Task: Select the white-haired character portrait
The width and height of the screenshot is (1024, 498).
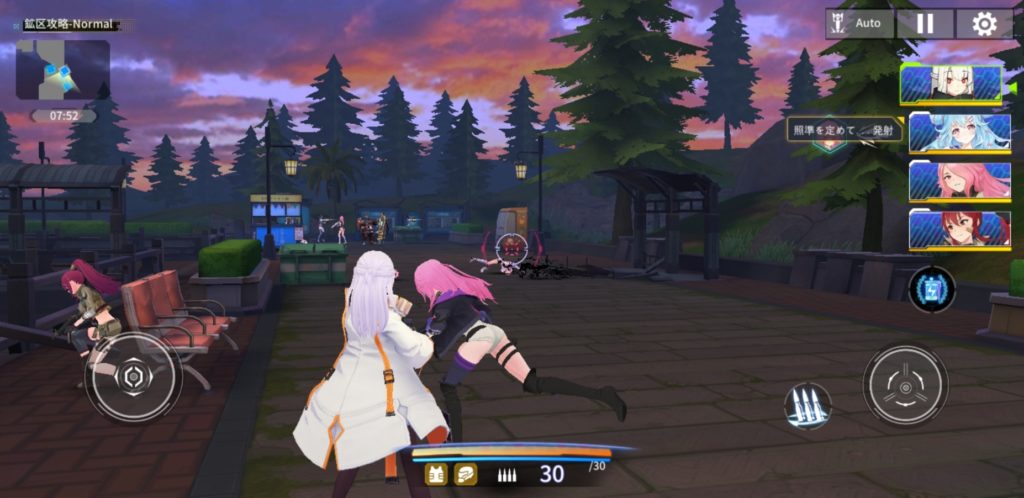Action: (951, 84)
